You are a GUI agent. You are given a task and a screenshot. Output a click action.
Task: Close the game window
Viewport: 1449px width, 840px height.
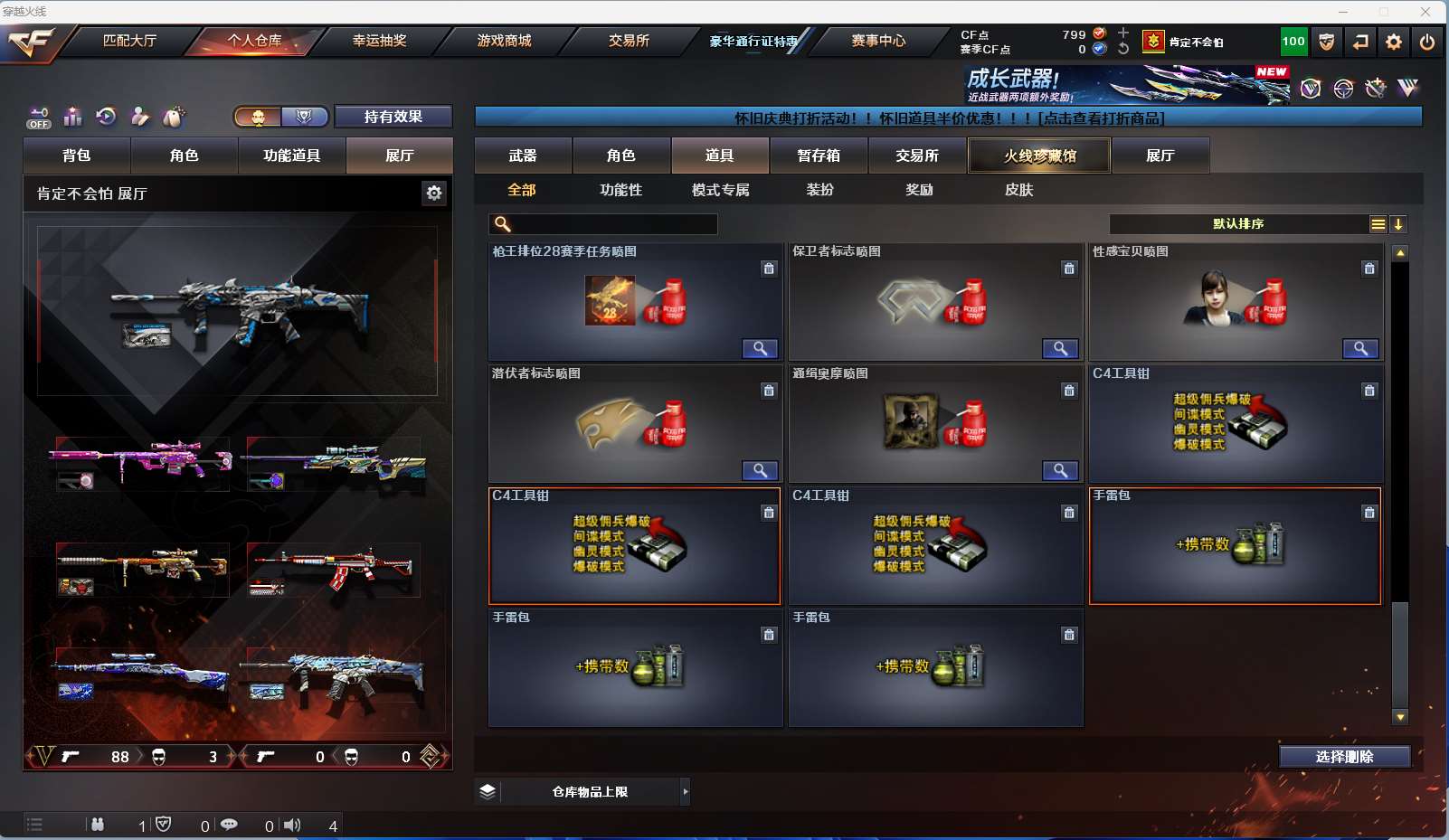point(1425,12)
